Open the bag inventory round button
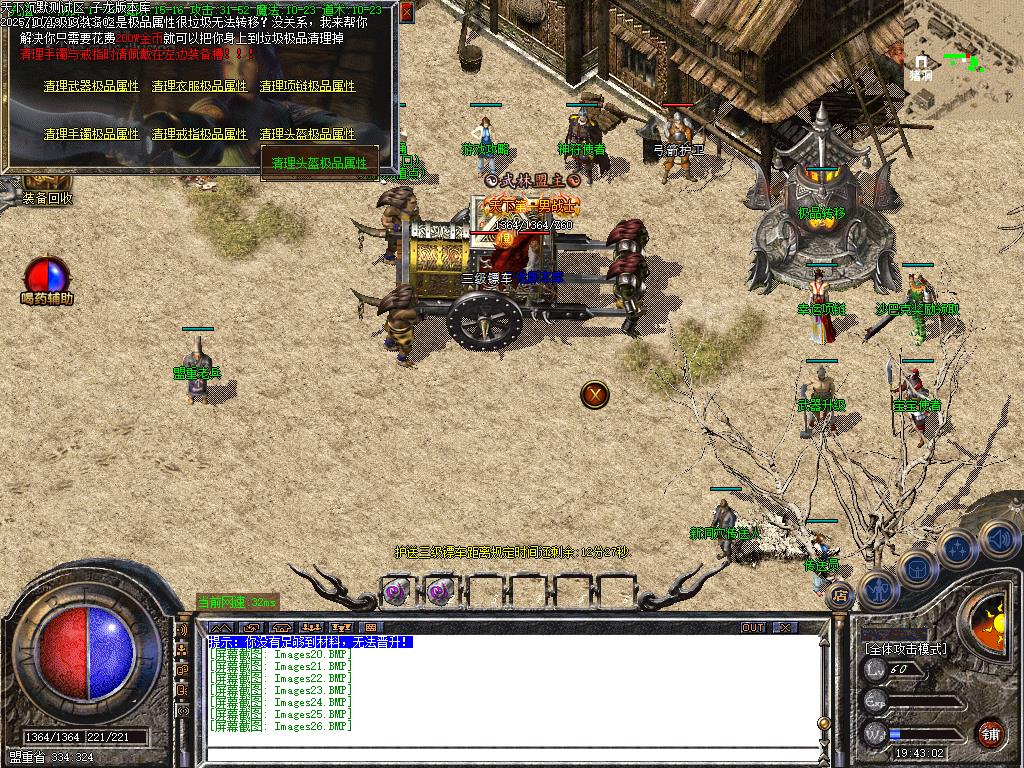 coord(918,568)
